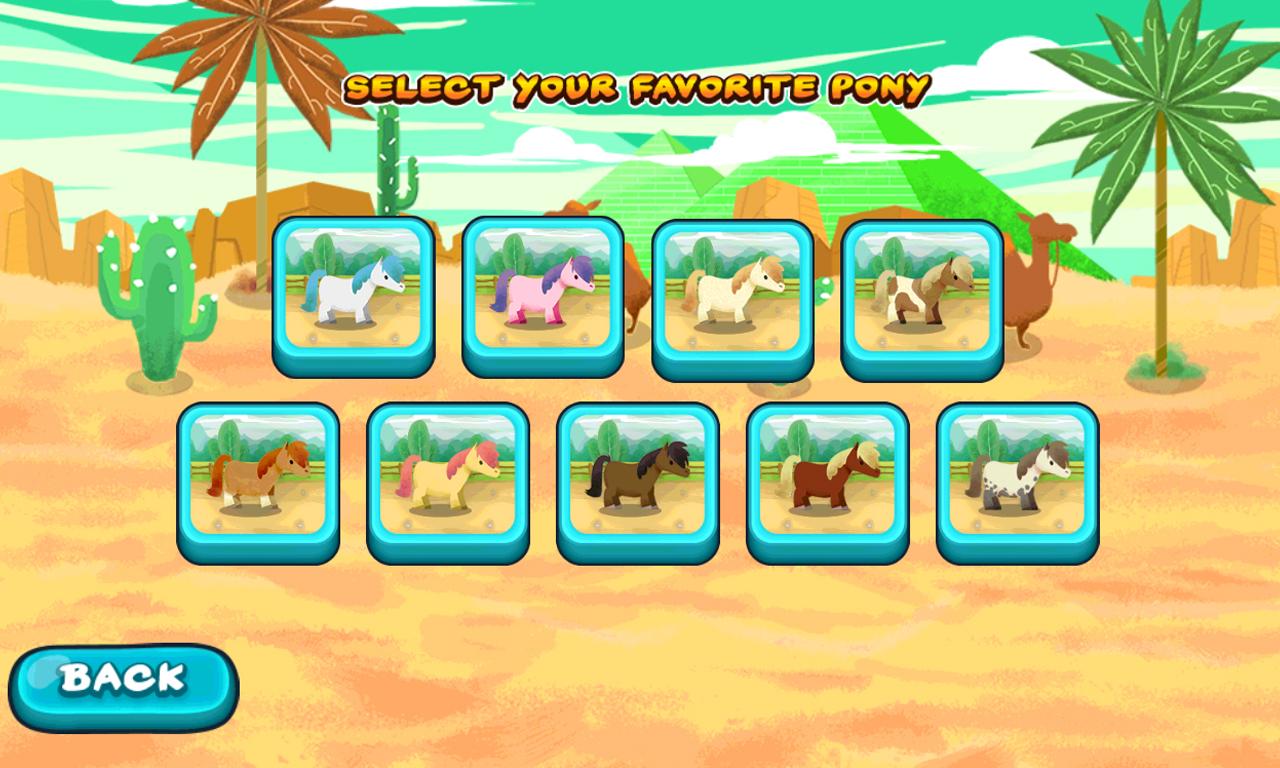Click the last pony card in bottom row
The image size is (1280, 768).
click(1015, 480)
